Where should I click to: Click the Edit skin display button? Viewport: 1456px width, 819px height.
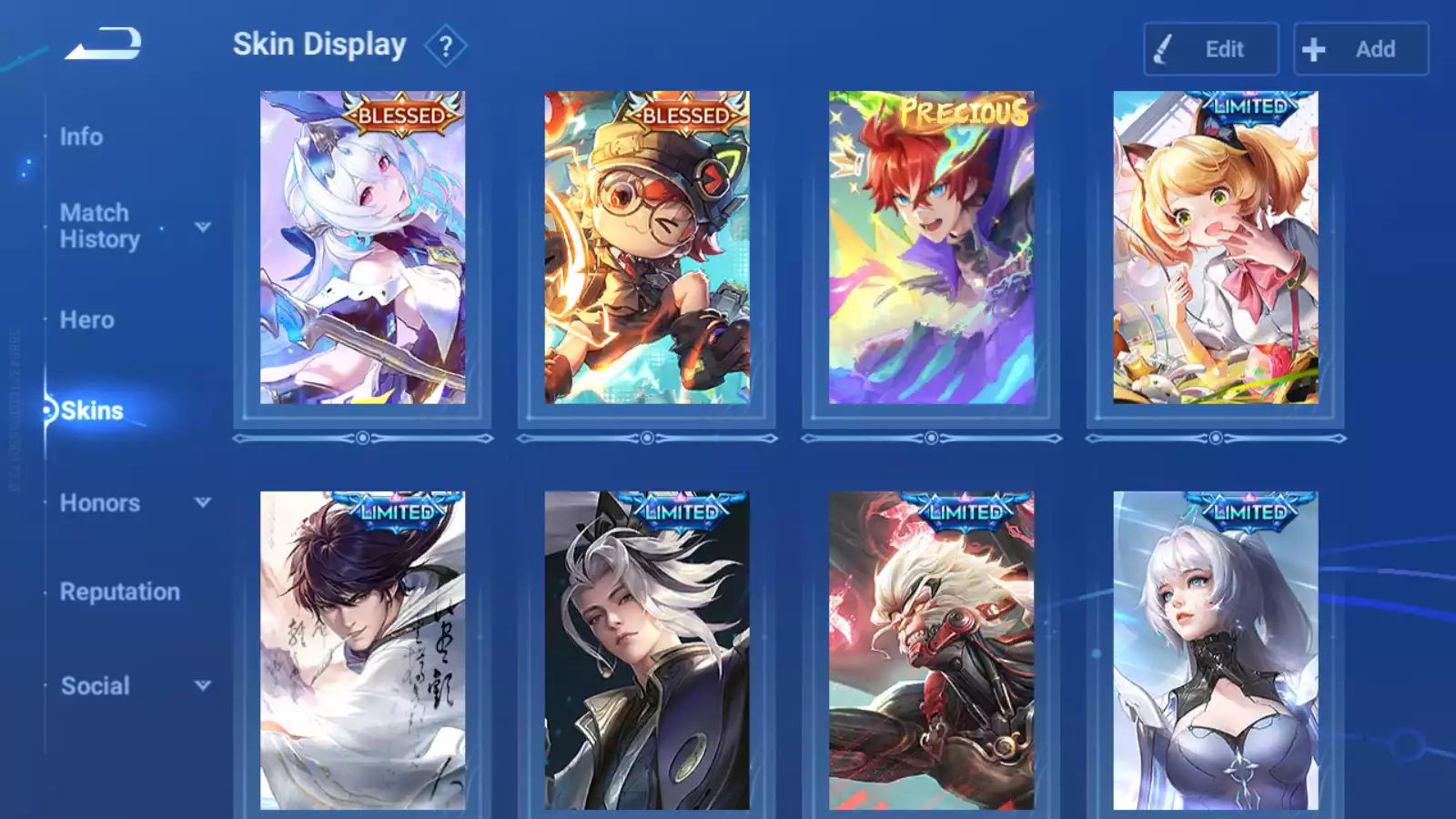coord(1210,49)
